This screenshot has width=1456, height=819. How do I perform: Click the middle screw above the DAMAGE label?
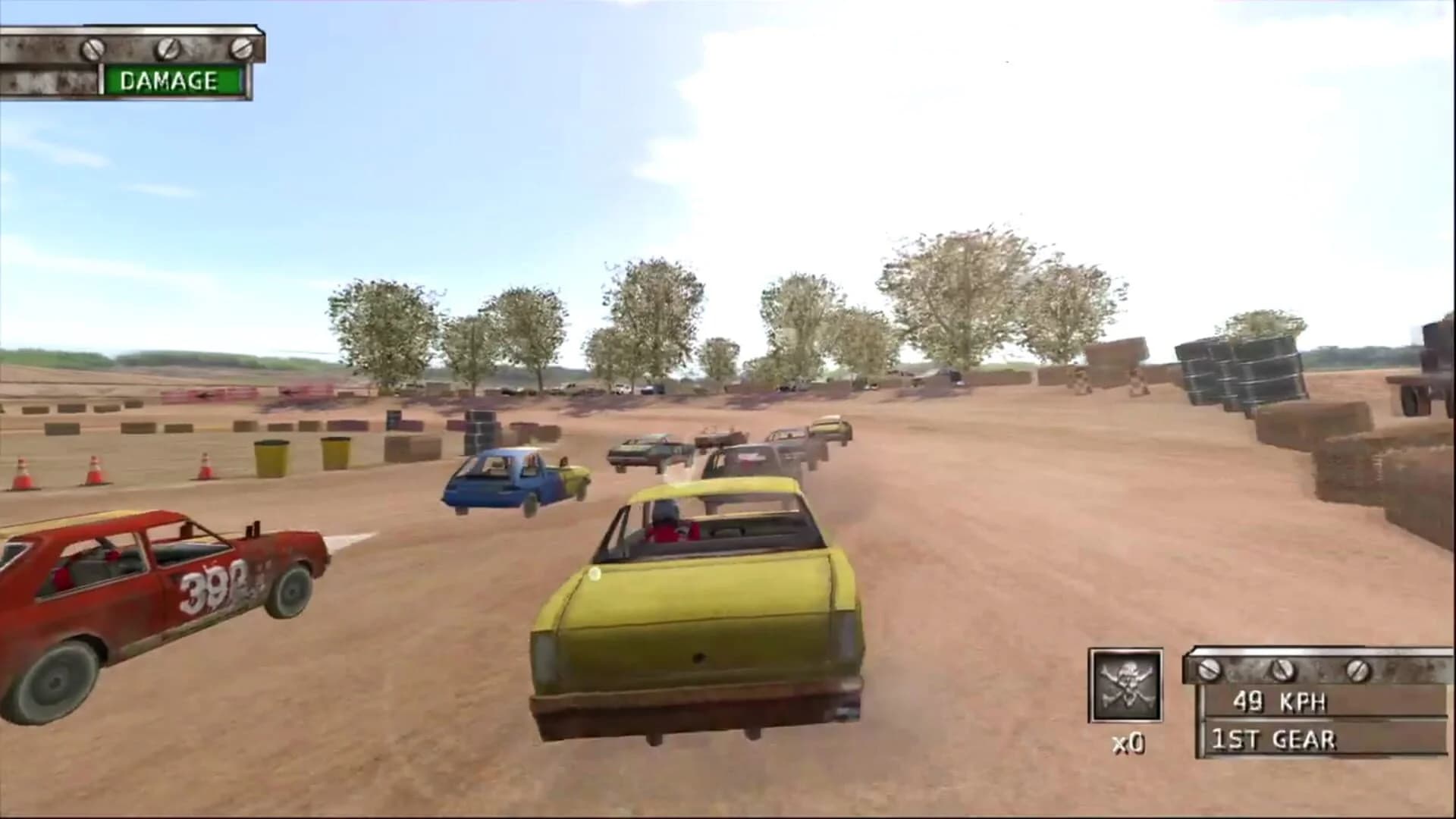(164, 48)
